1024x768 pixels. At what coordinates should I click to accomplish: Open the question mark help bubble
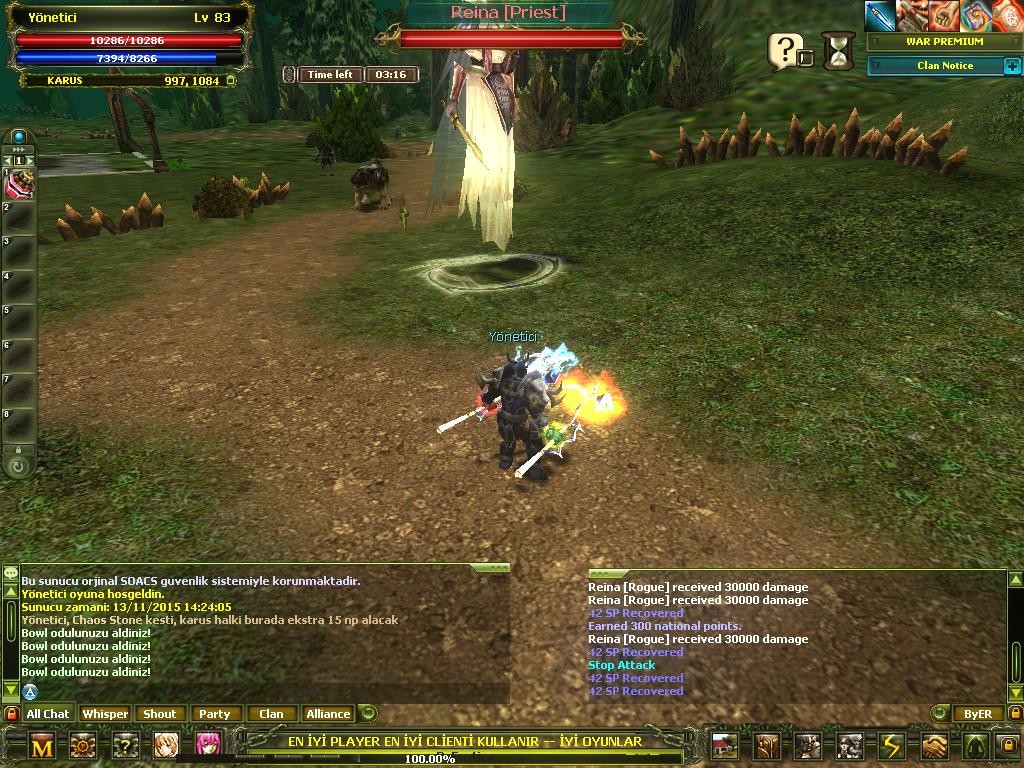click(x=786, y=50)
